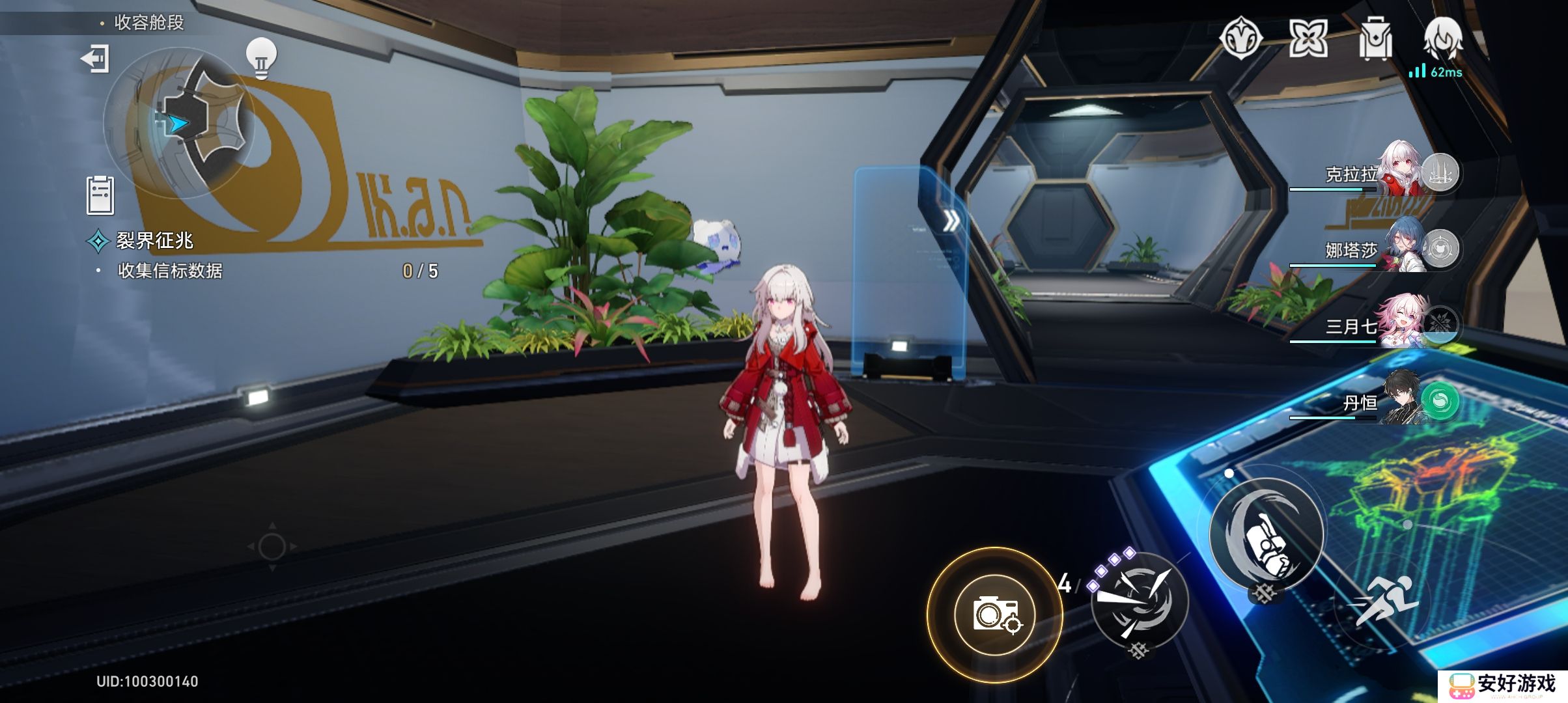The height and width of the screenshot is (703, 1568).
Task: Open the four-petal flower icon menu
Action: click(1308, 38)
